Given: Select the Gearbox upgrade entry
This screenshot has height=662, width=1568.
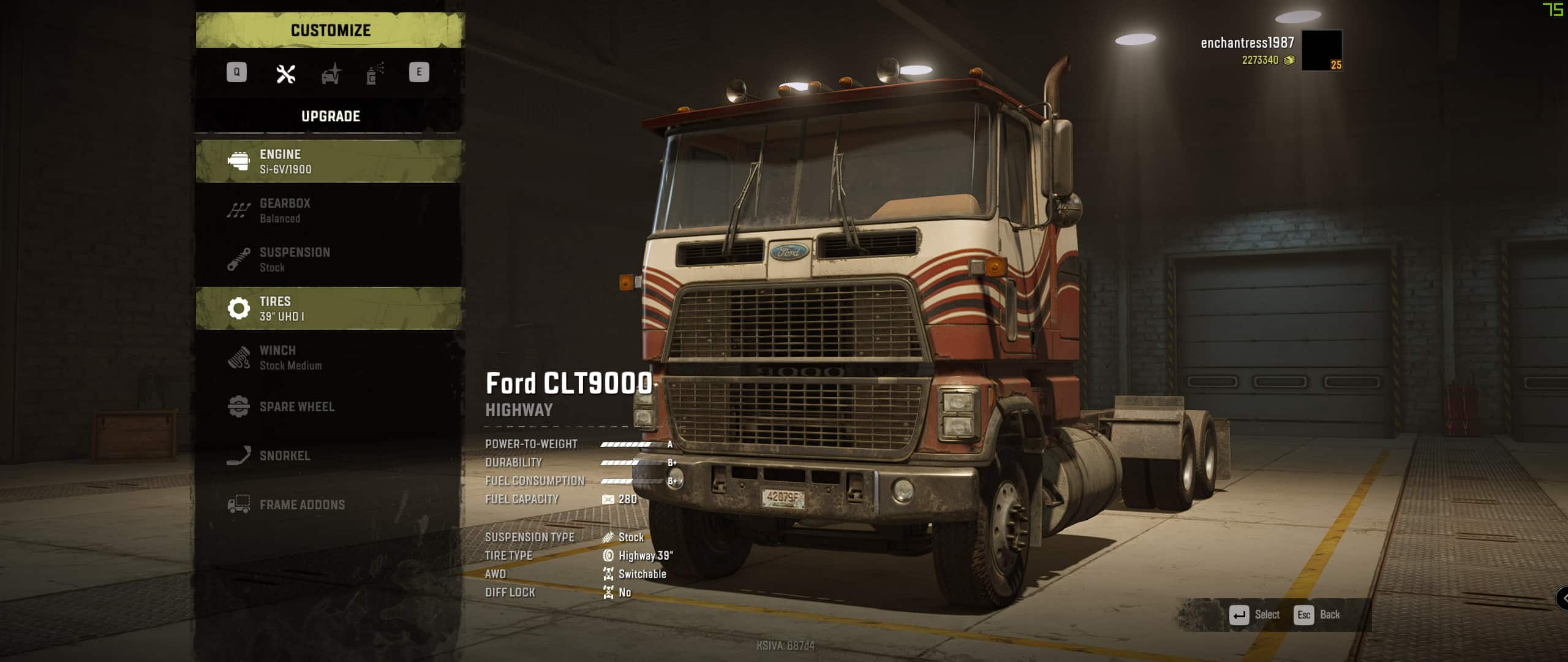Looking at the screenshot, I should (330, 210).
